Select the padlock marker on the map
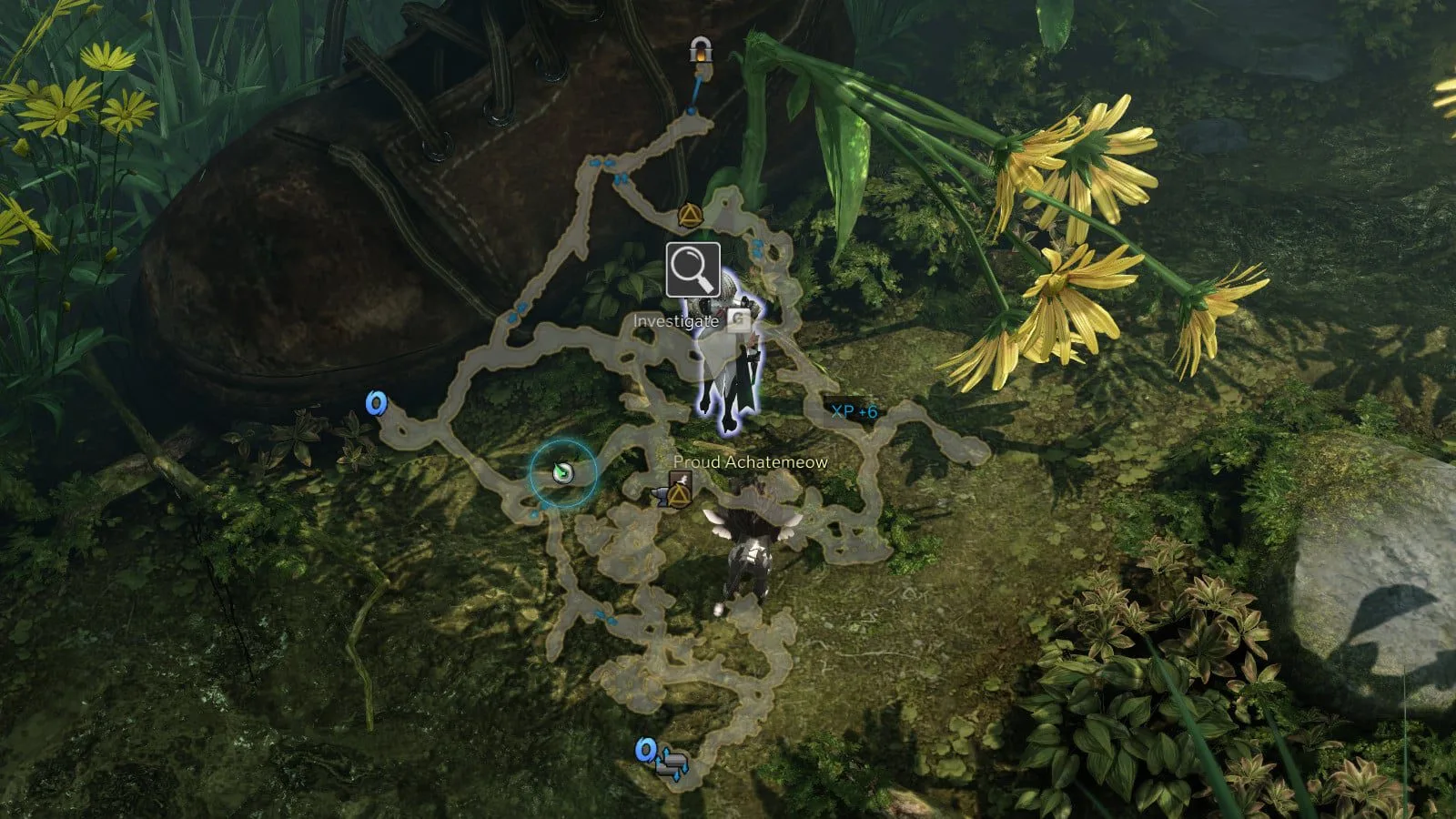This screenshot has height=819, width=1456. pyautogui.click(x=700, y=51)
